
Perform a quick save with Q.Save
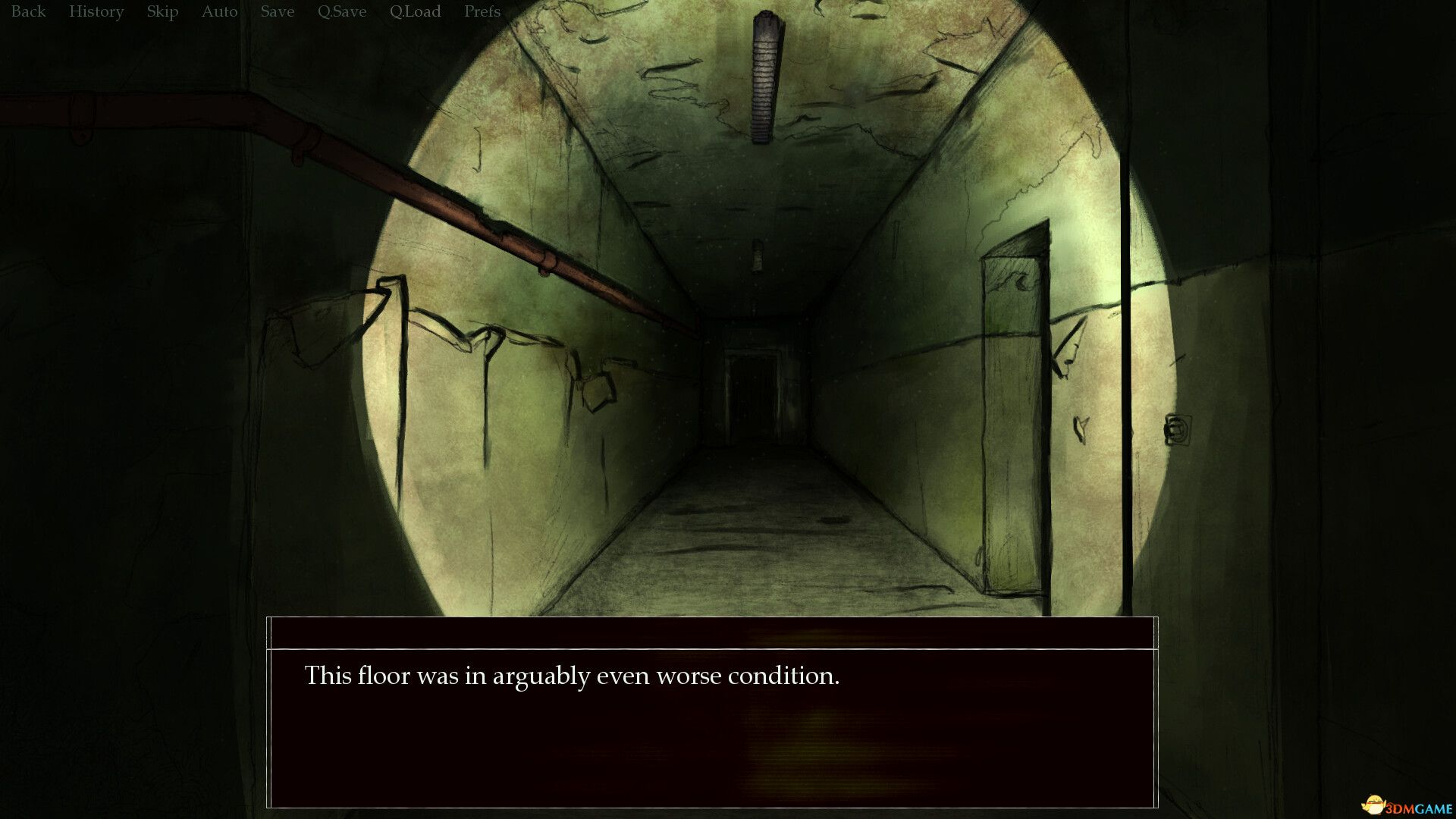[340, 11]
